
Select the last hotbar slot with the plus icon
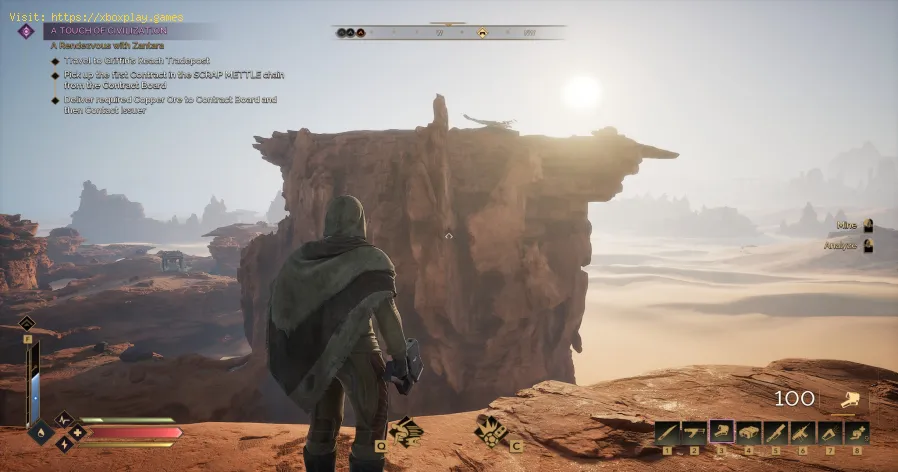point(857,432)
